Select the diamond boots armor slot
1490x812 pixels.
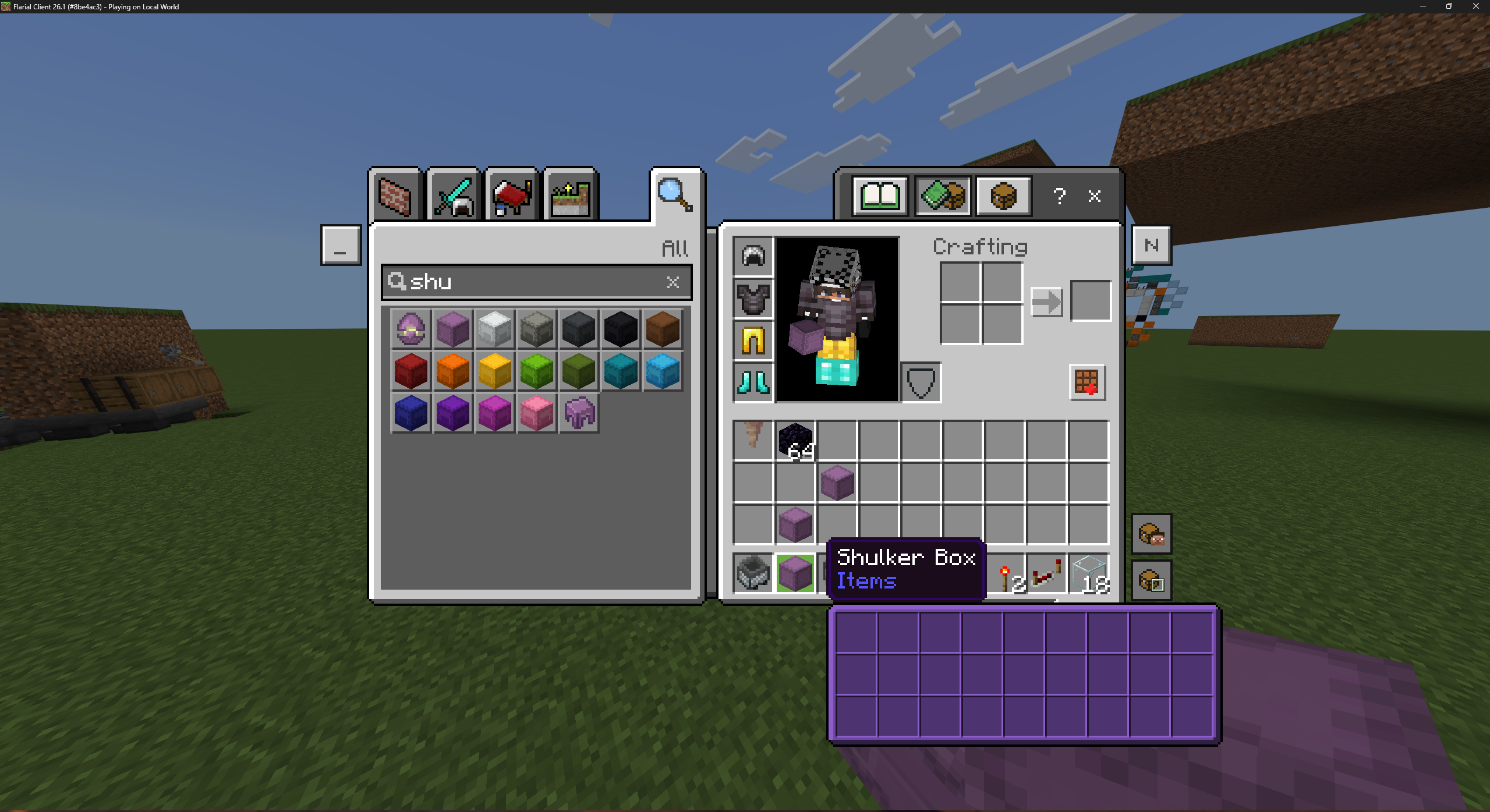pos(752,382)
